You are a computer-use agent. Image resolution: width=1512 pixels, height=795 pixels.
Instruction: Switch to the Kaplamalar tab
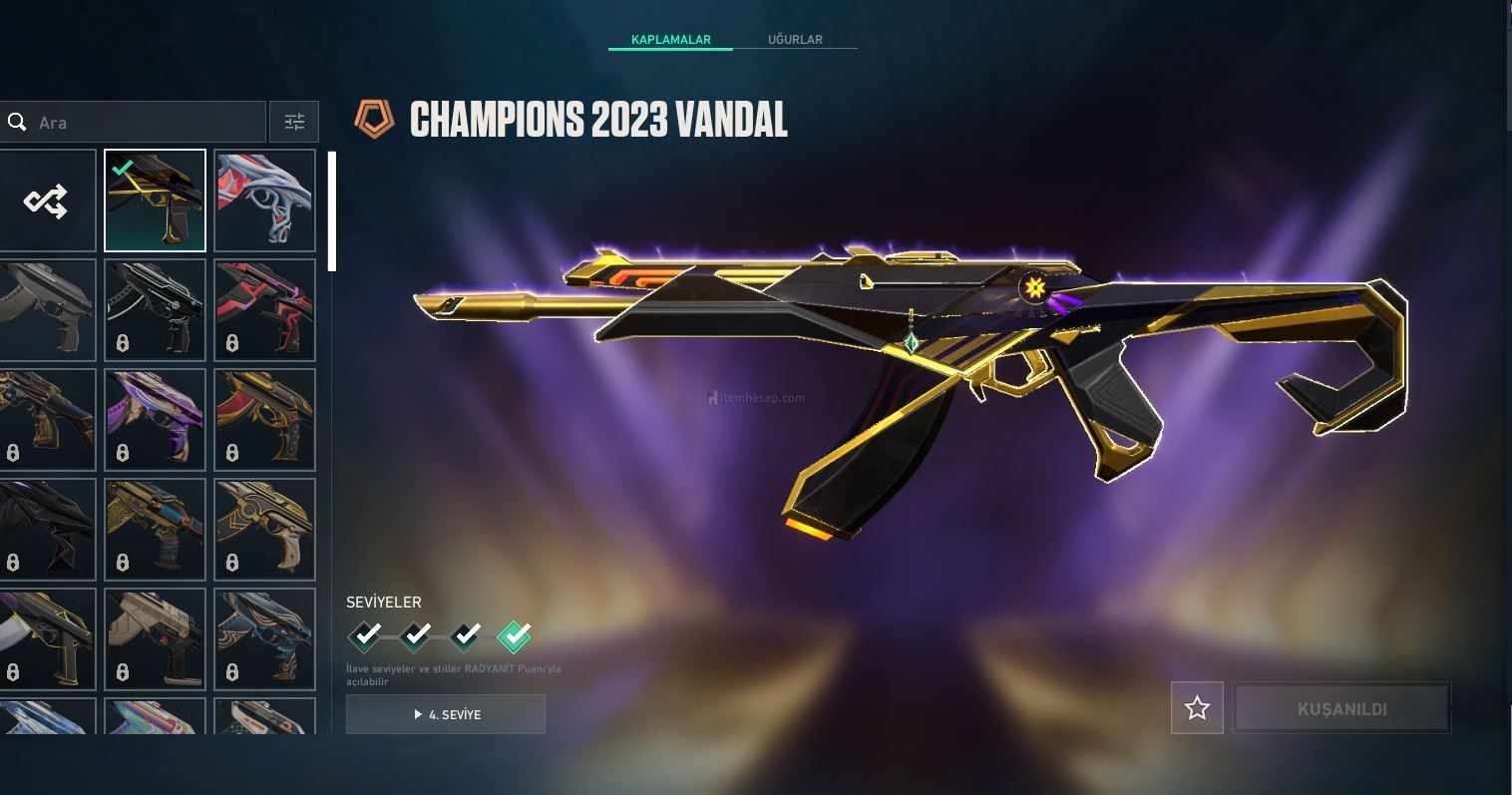coord(670,40)
